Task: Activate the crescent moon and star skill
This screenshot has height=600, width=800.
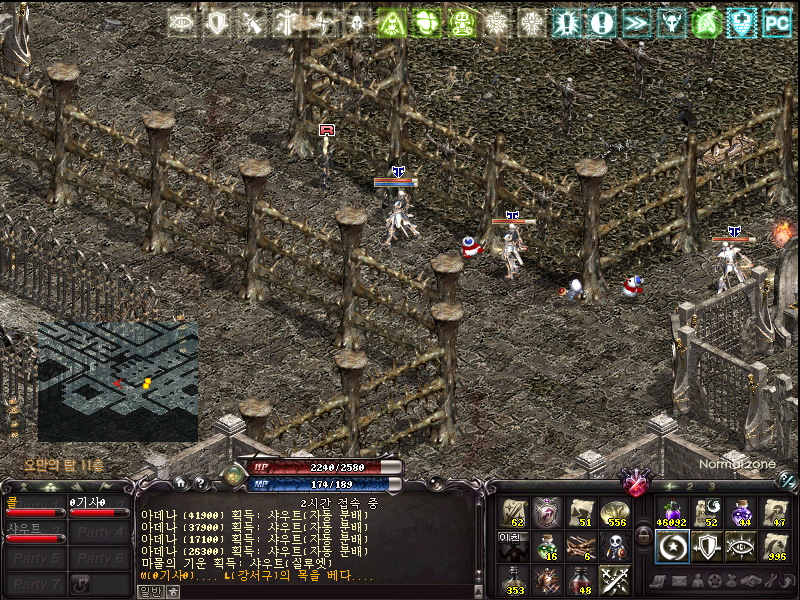Action: pyautogui.click(x=673, y=546)
